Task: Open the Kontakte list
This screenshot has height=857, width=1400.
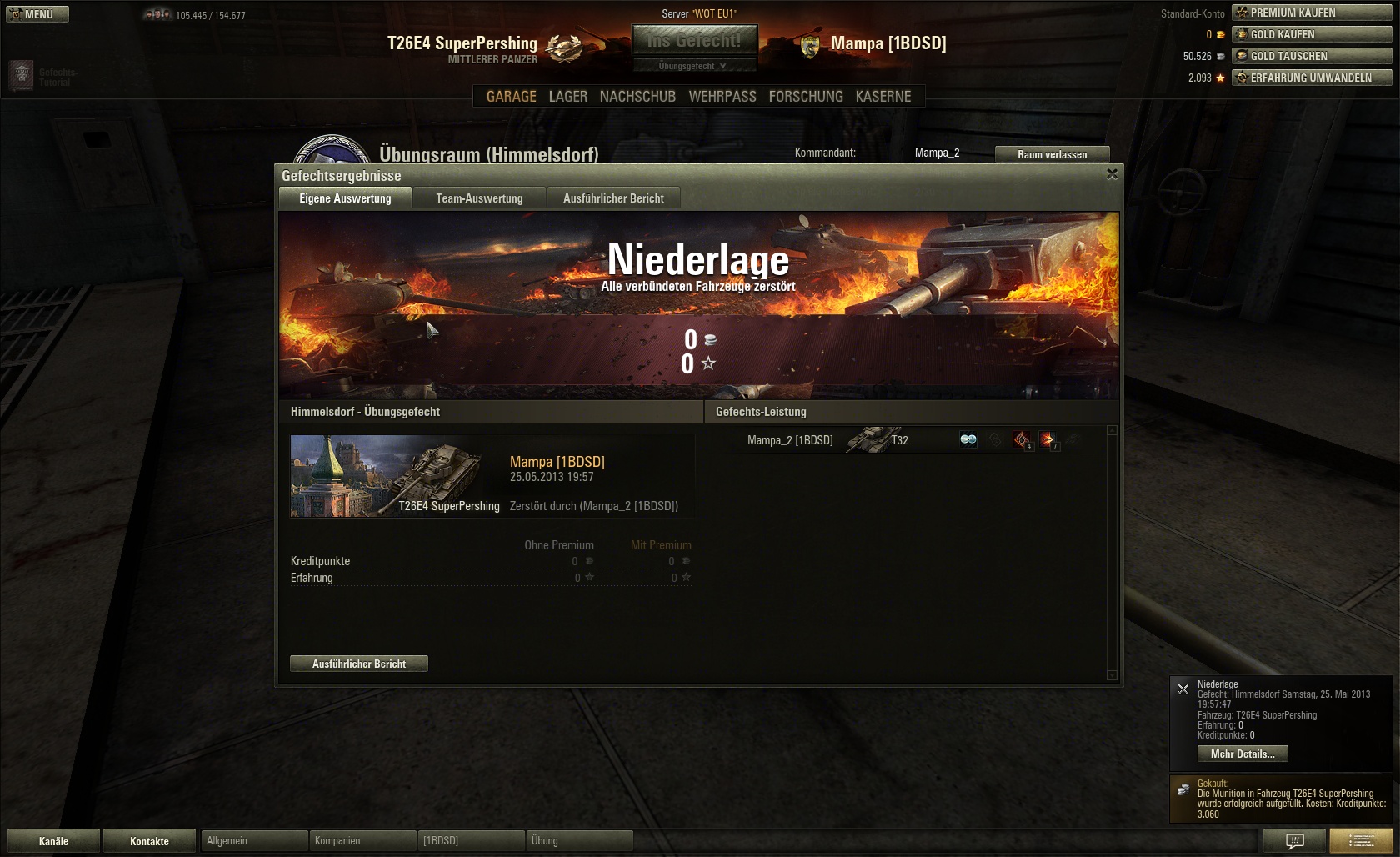Action: coord(149,841)
